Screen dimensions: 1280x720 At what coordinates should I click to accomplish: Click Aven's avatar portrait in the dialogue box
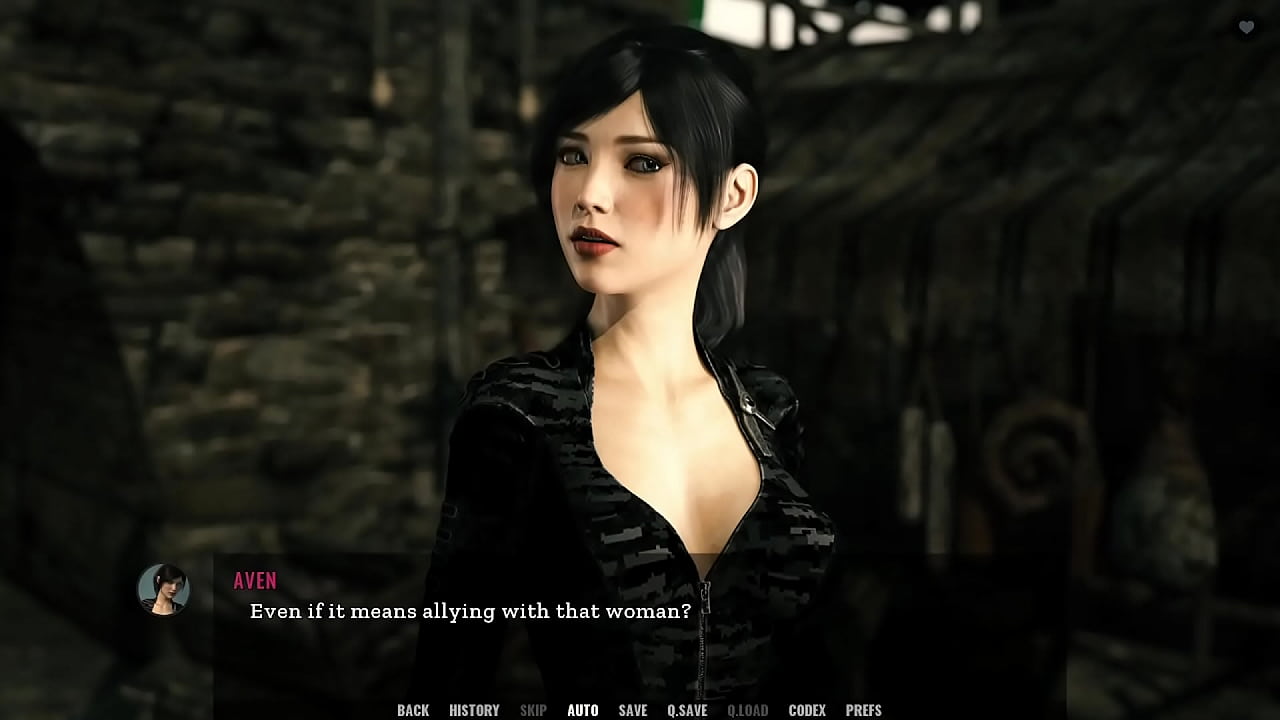(x=163, y=590)
